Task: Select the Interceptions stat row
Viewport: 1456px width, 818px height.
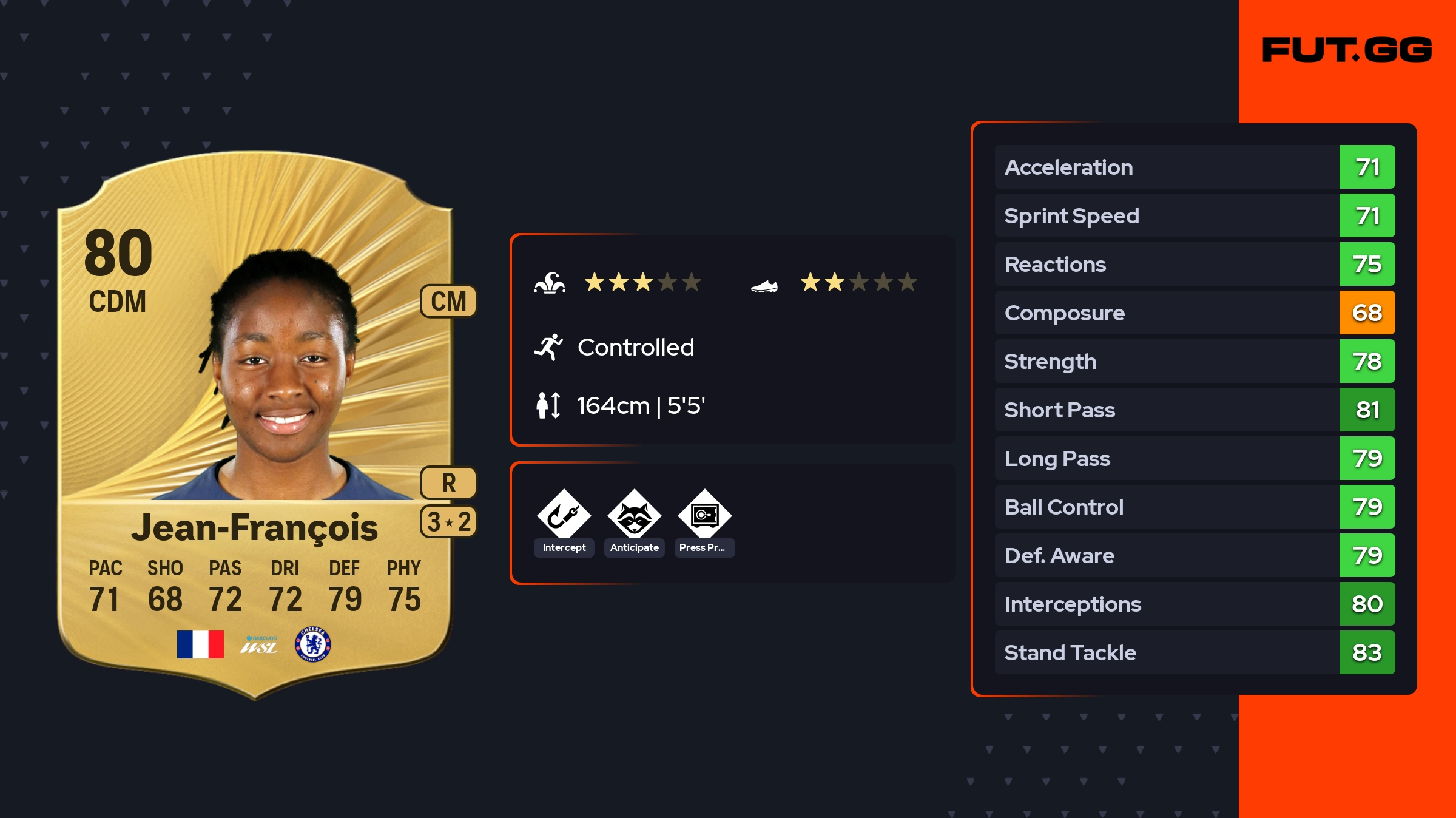Action: click(x=1194, y=604)
